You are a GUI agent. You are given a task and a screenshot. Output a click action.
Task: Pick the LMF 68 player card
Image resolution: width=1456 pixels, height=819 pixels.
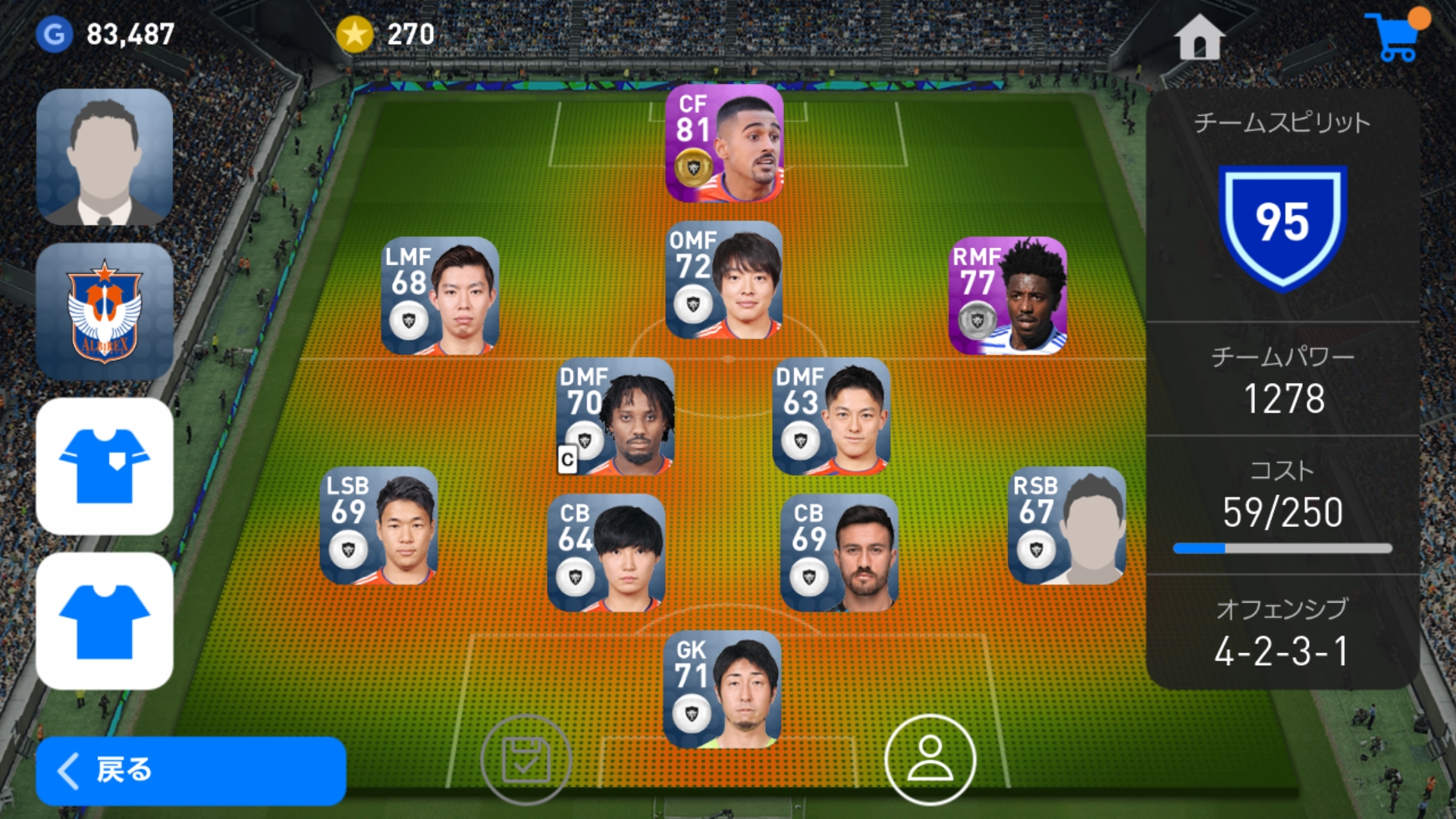tap(440, 296)
